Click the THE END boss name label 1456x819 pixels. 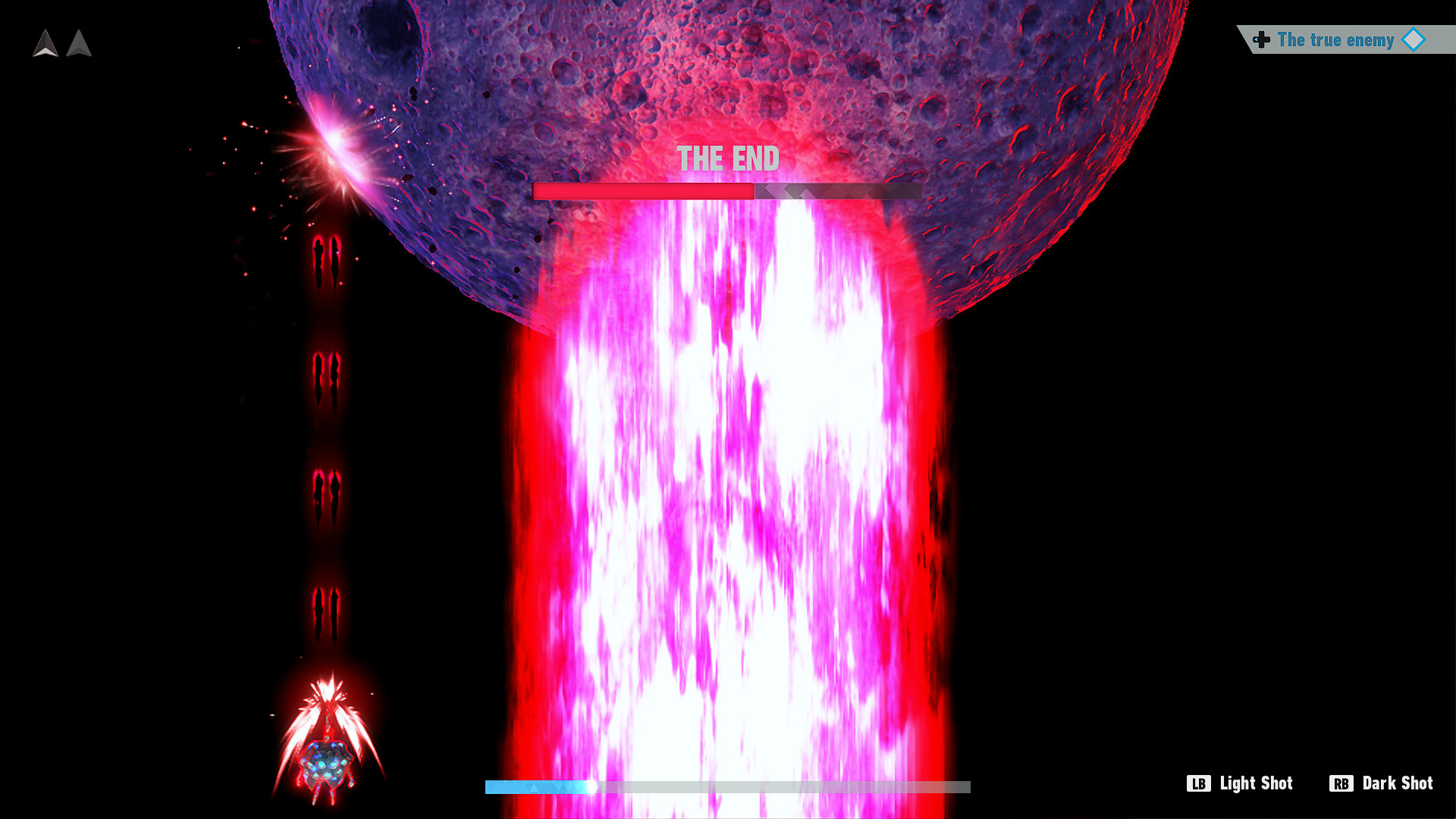point(728,159)
